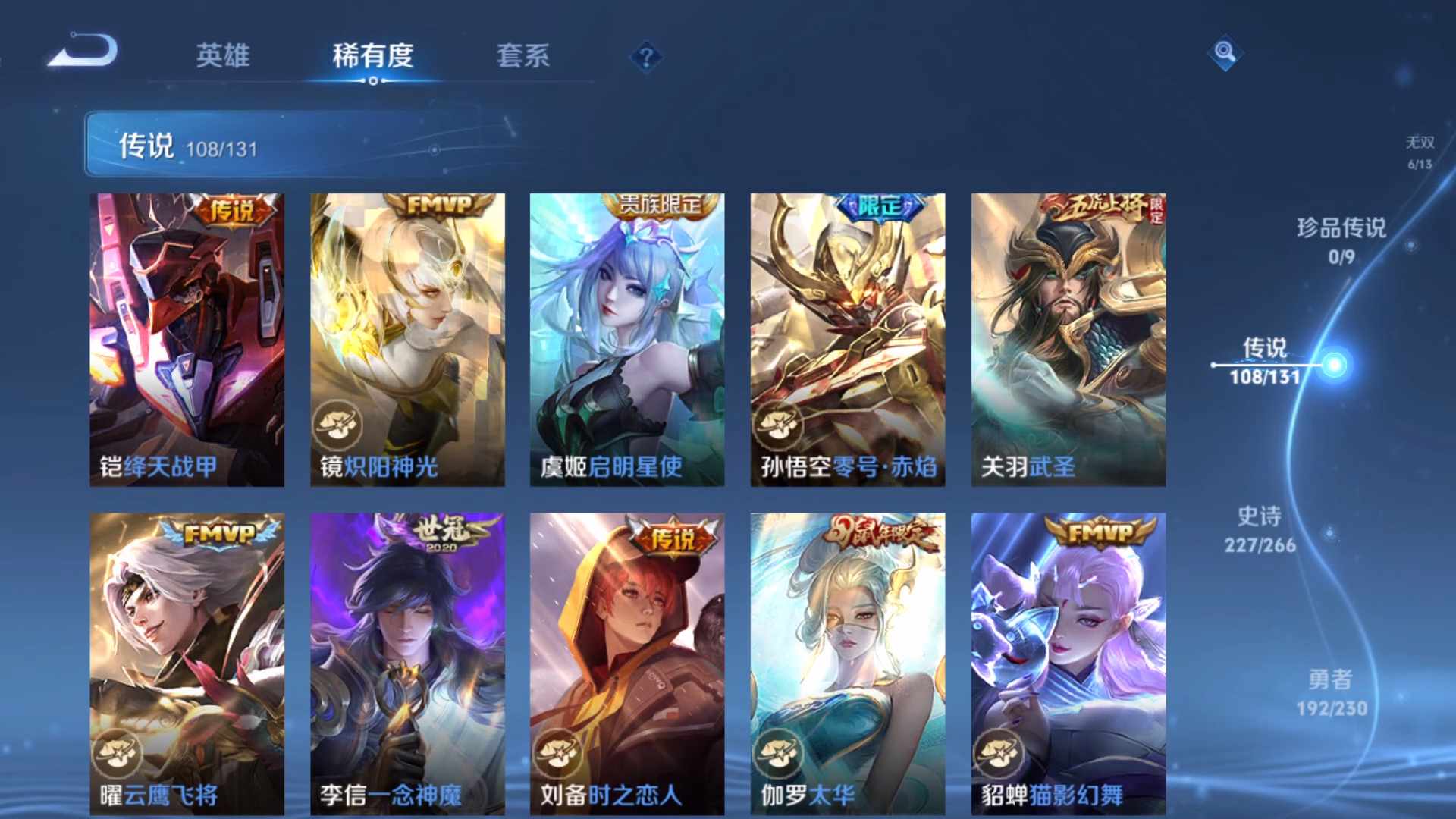Click the 贵族限定 badge on 虞姬 card

pos(657,205)
